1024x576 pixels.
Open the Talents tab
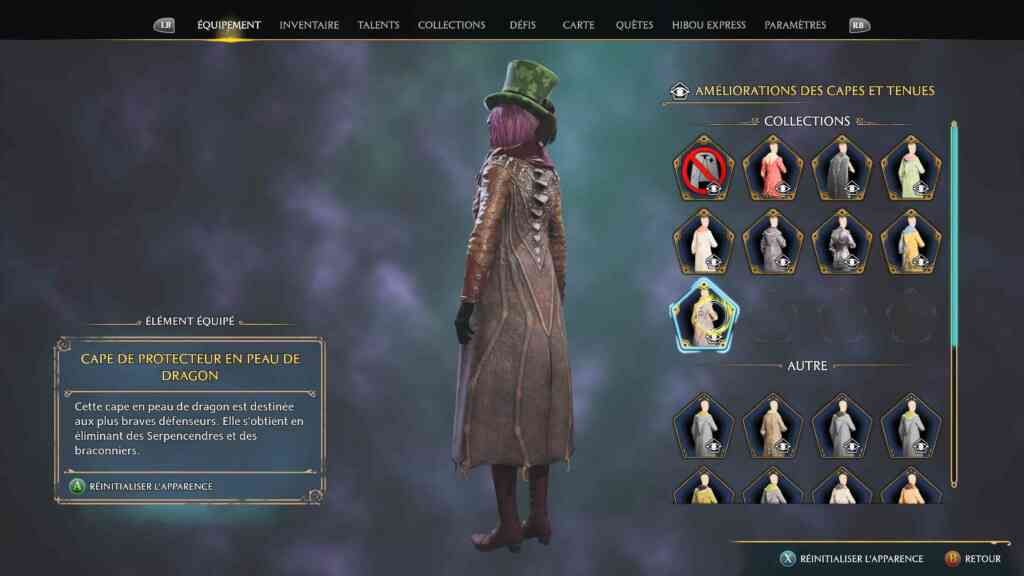(x=378, y=25)
